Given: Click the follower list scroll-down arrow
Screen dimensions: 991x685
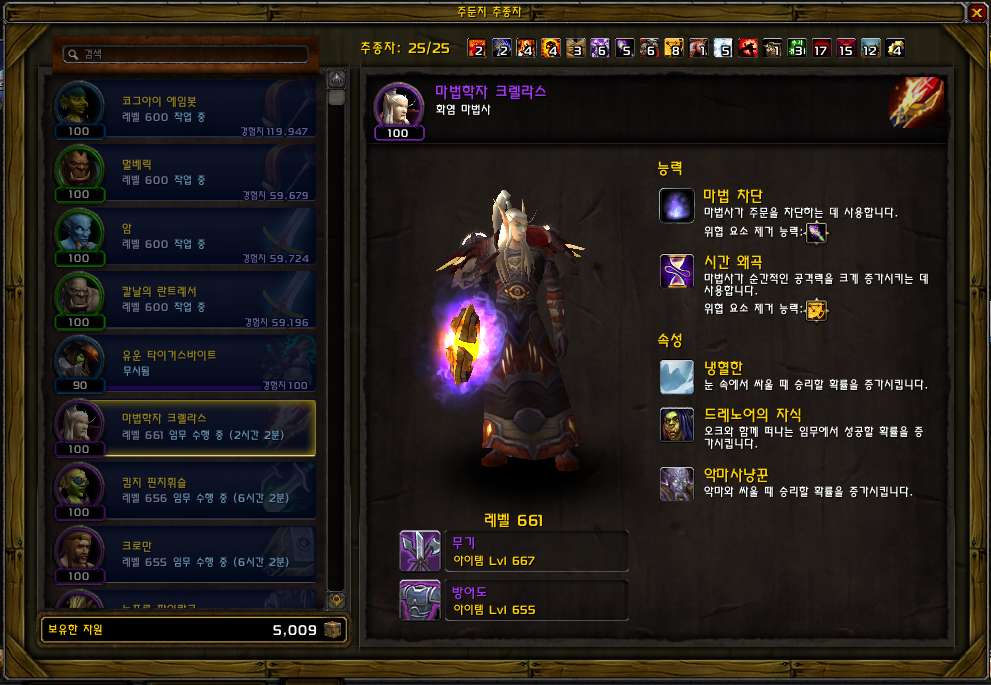Looking at the screenshot, I should (x=337, y=601).
